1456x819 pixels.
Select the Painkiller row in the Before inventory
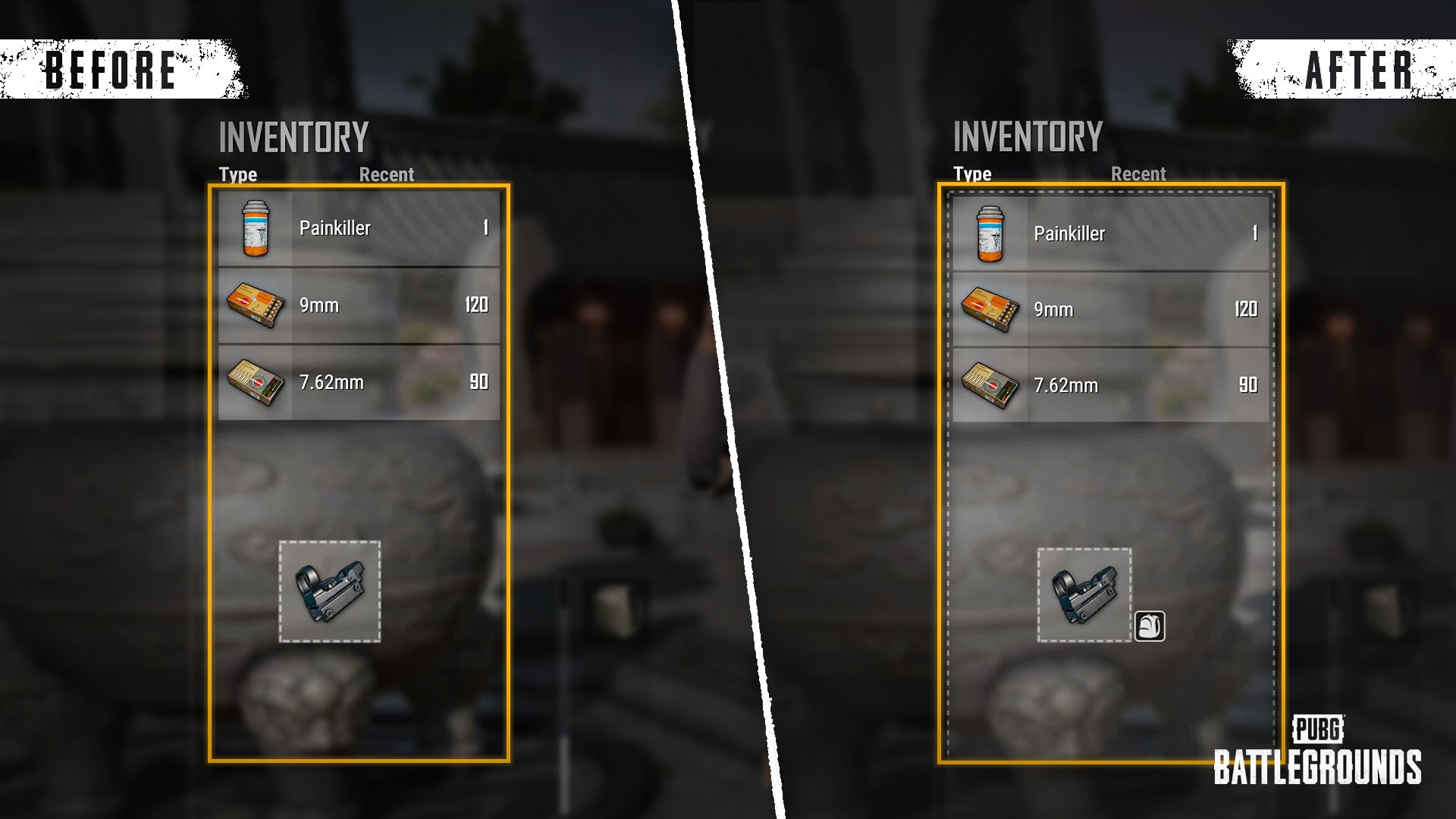click(359, 228)
